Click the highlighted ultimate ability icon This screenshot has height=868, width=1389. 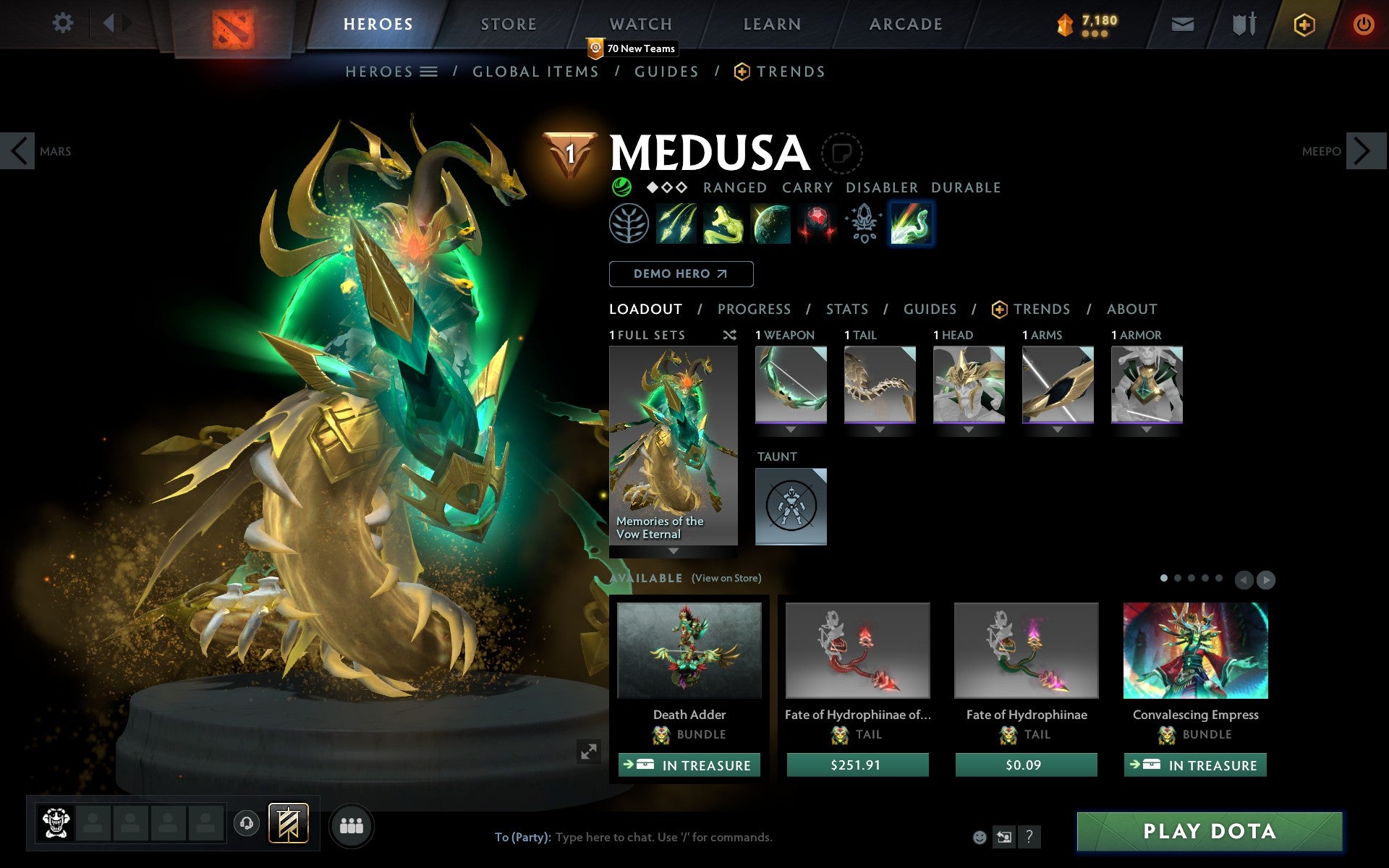[910, 223]
